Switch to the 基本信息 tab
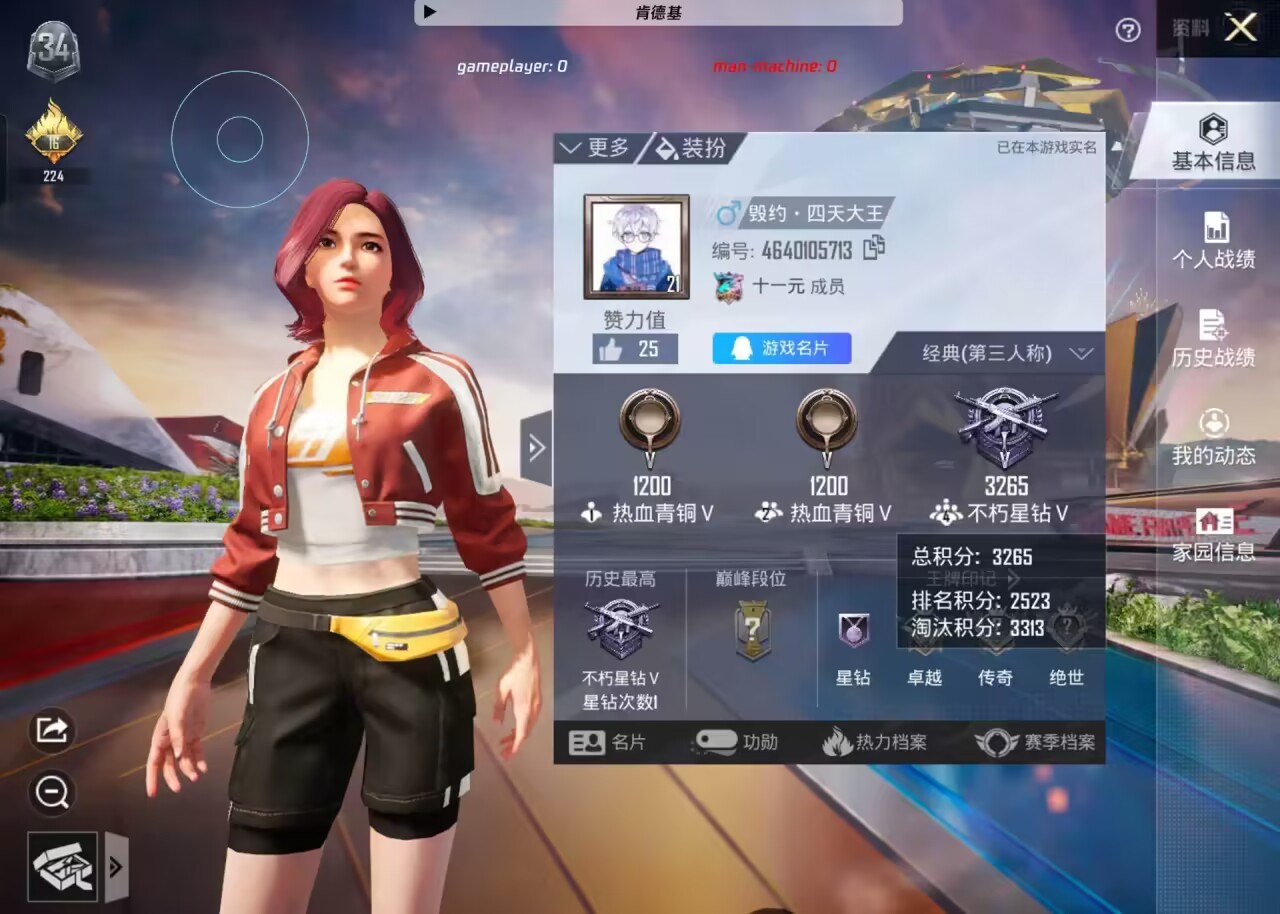1280x914 pixels. click(x=1213, y=143)
